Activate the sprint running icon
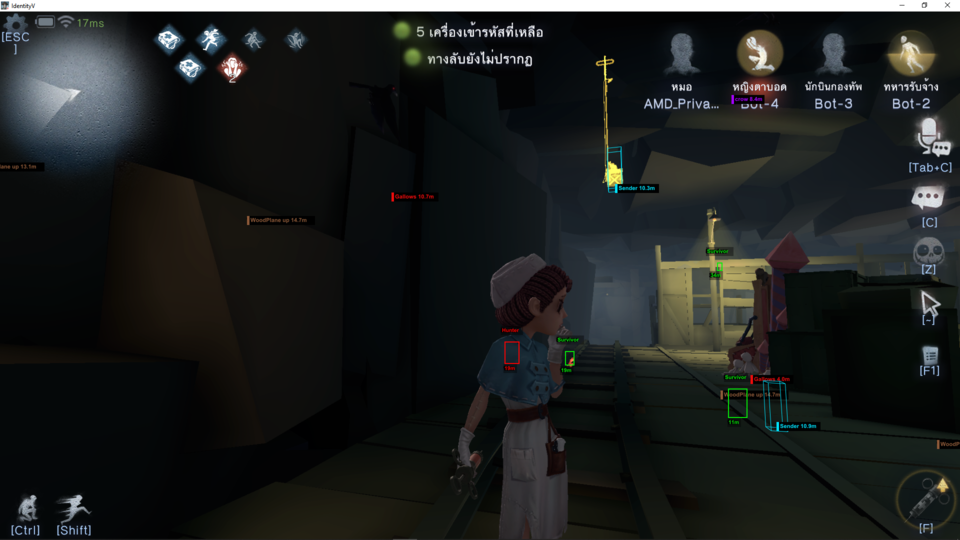 [73, 507]
